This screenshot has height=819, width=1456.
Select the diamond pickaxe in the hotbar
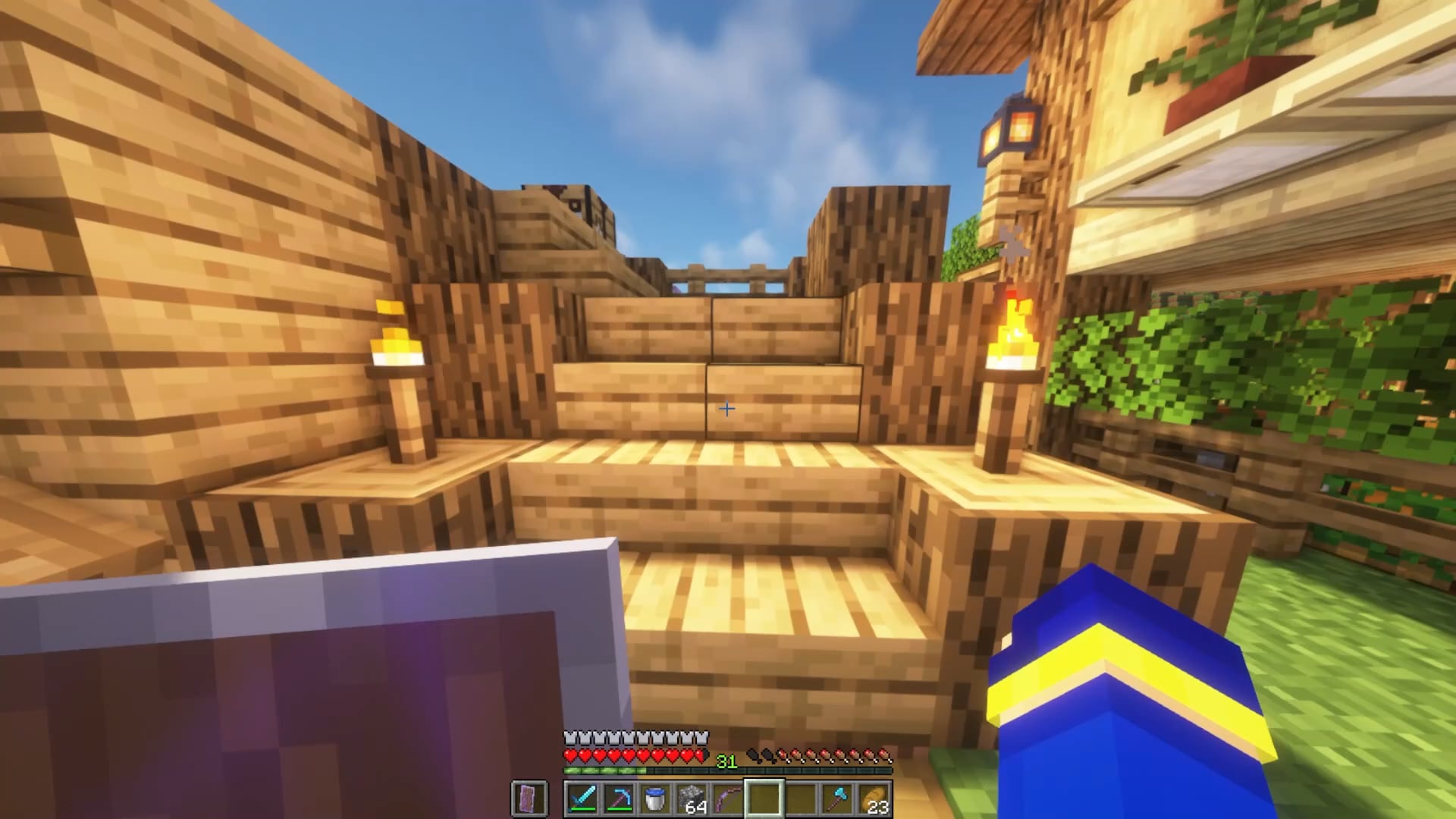click(x=620, y=798)
